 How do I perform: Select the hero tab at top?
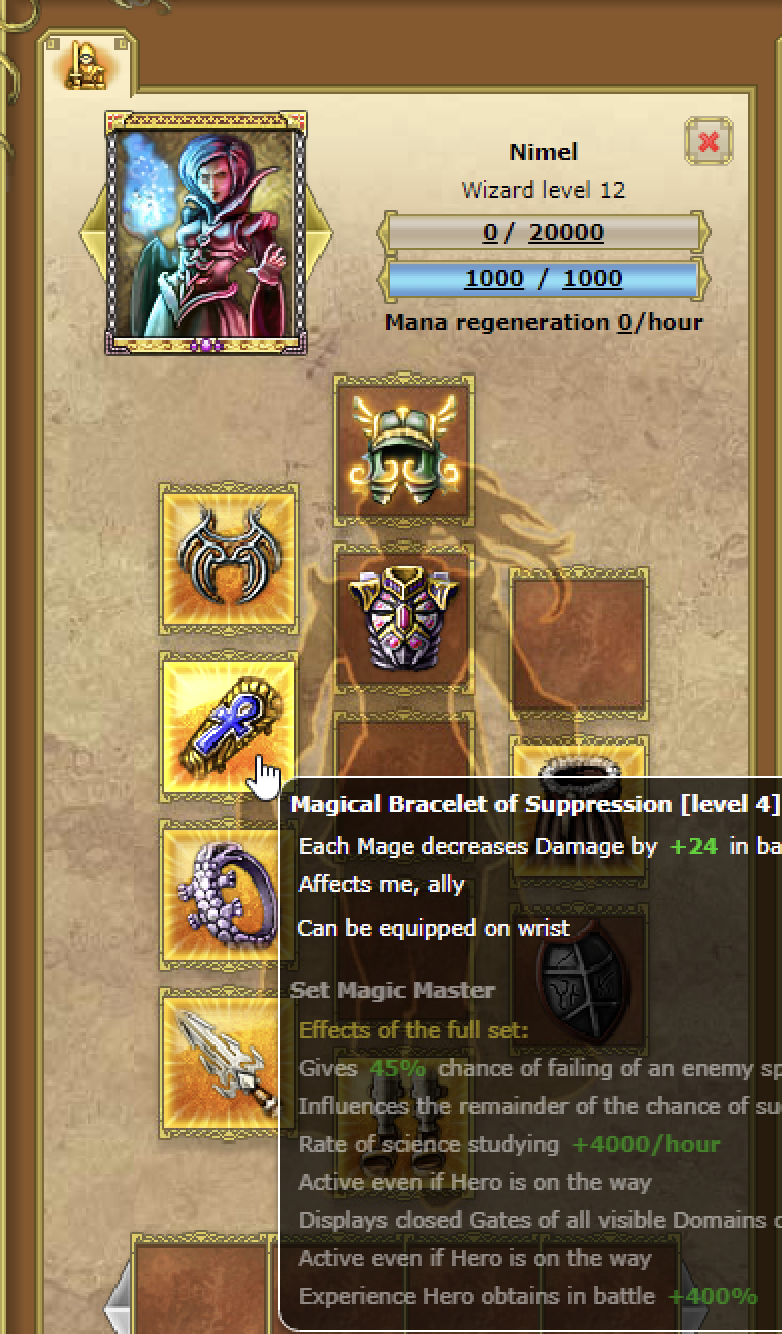coord(87,65)
